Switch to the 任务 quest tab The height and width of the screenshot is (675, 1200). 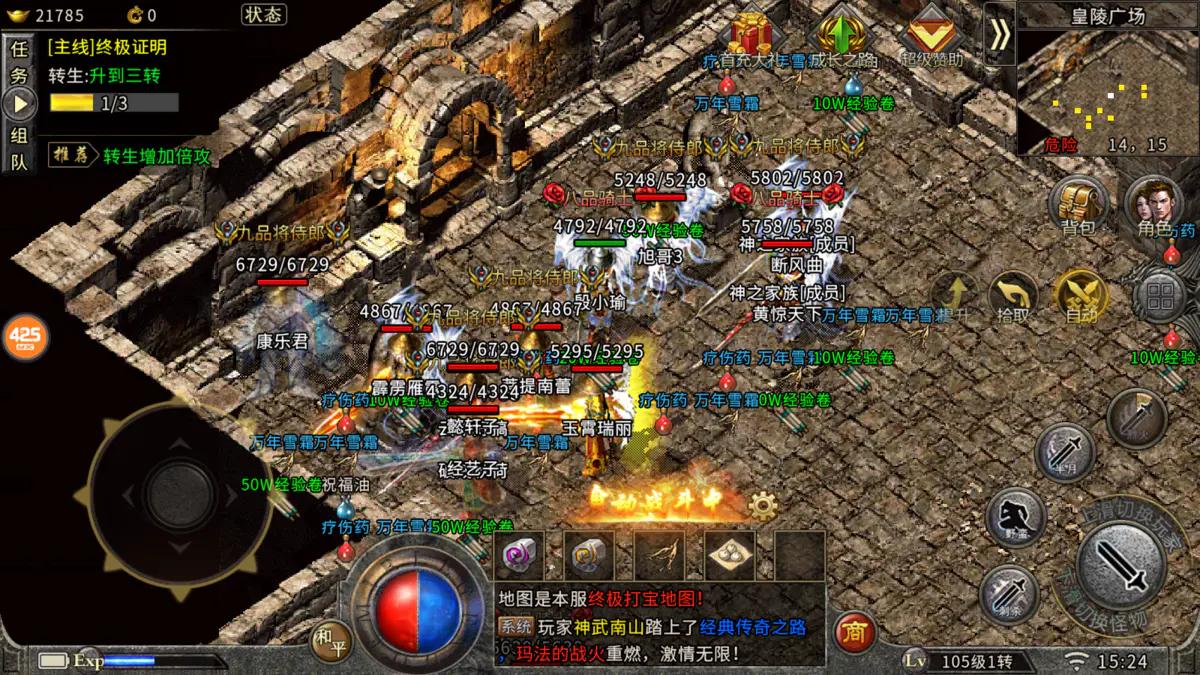click(x=19, y=62)
